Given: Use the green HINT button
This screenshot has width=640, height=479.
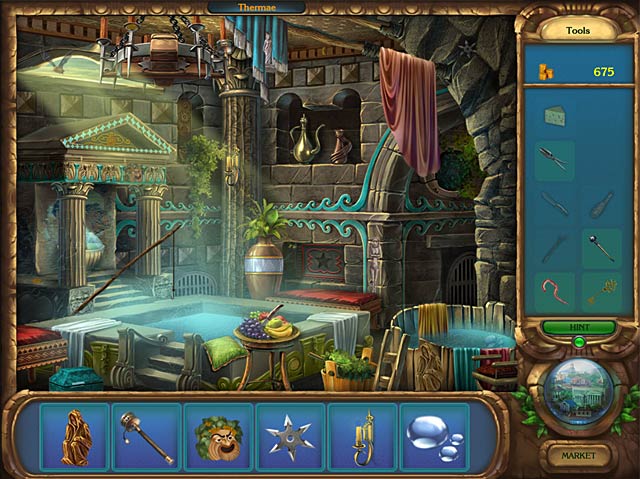Looking at the screenshot, I should pos(579,327).
